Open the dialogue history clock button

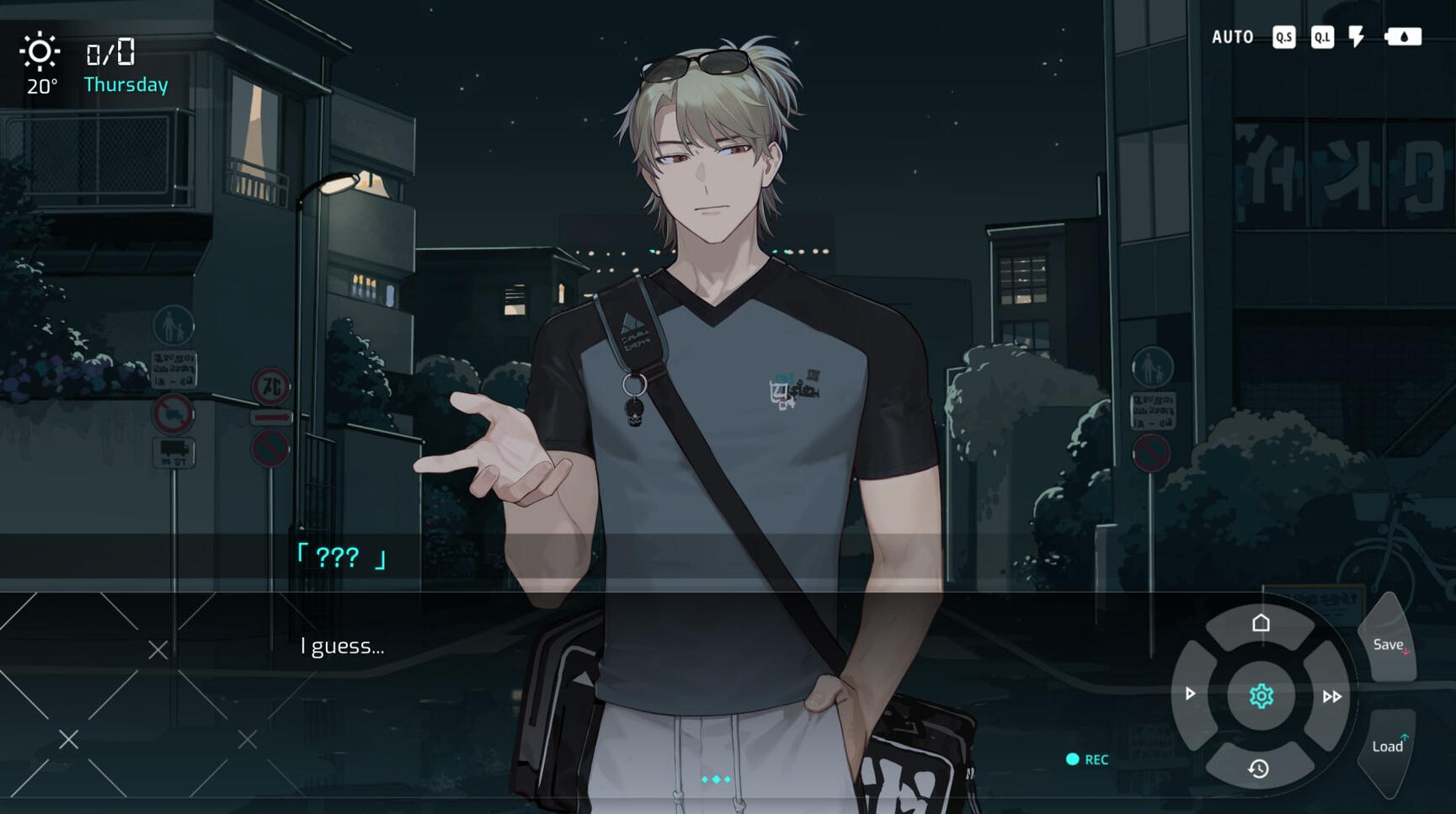(1259, 768)
